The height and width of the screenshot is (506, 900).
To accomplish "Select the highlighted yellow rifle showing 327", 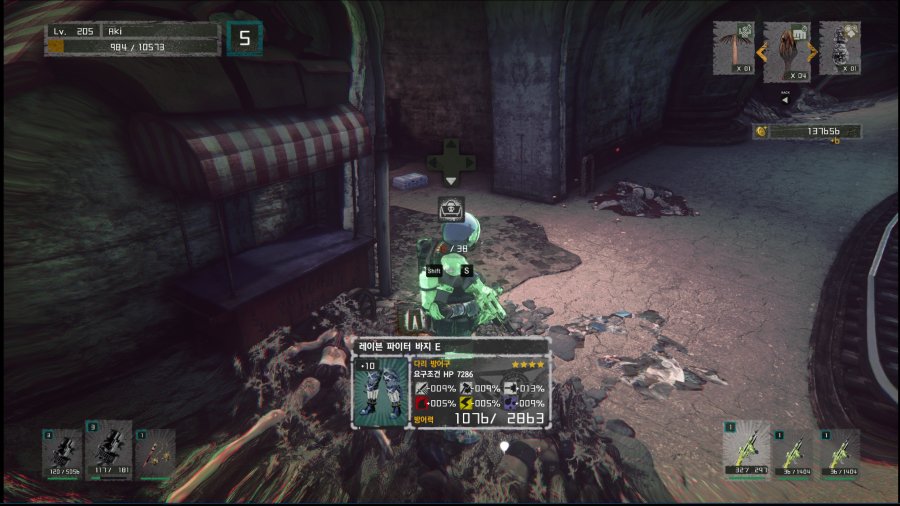I will click(x=746, y=452).
